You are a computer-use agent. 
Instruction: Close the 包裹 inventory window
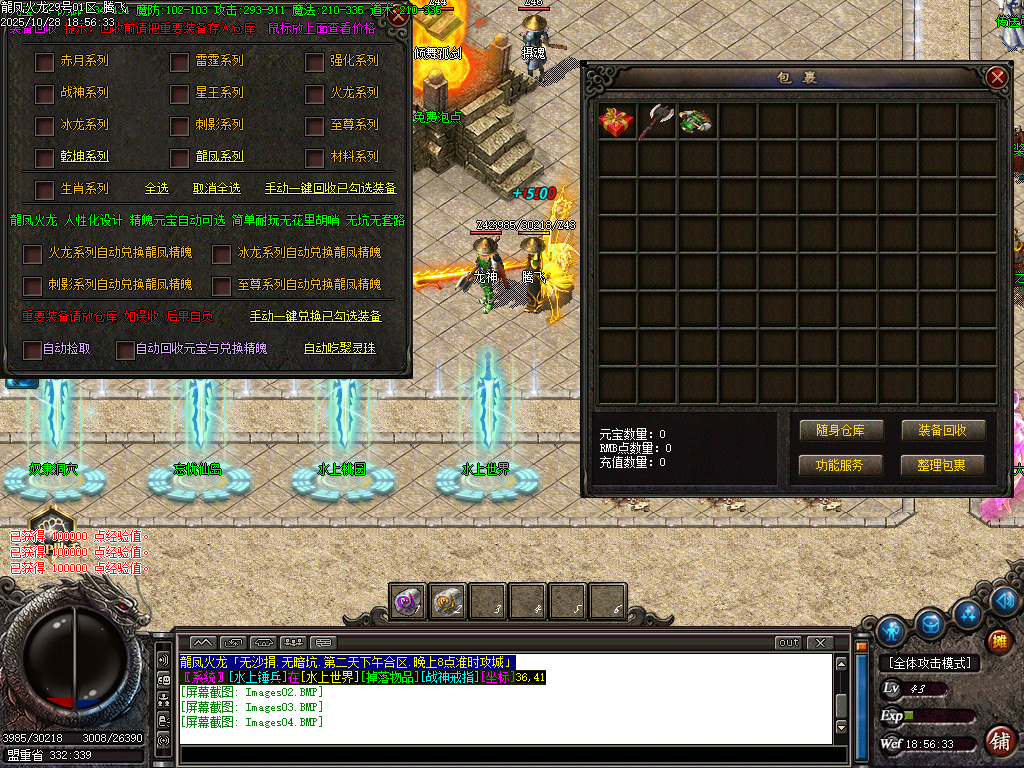point(996,77)
